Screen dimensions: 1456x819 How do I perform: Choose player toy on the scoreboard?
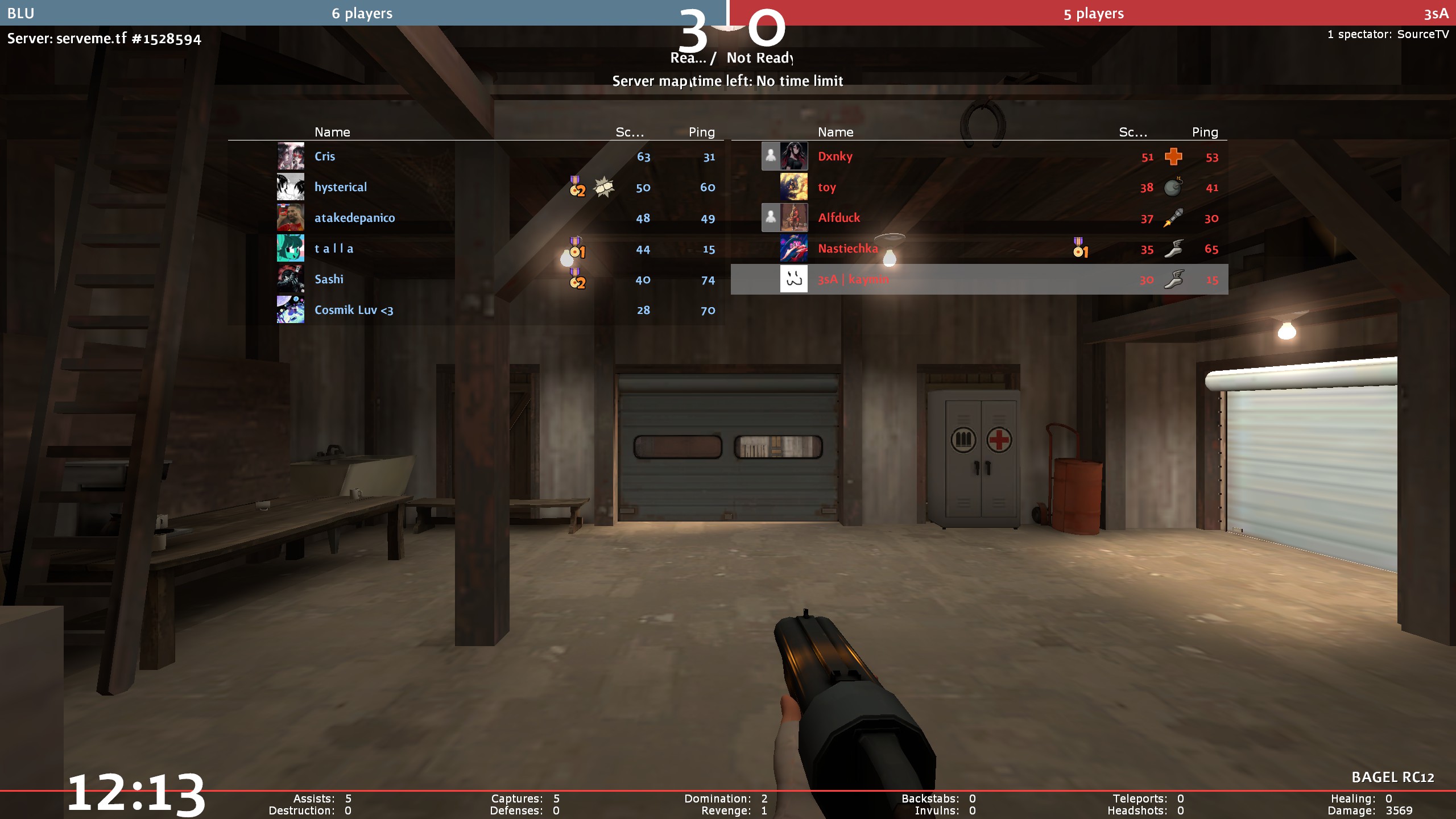826,187
